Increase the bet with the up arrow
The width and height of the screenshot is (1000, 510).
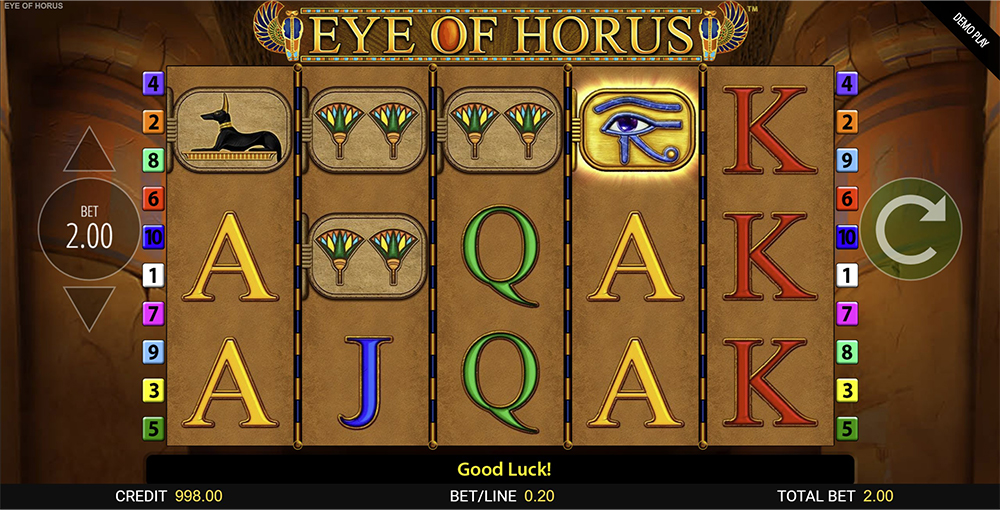[89, 152]
